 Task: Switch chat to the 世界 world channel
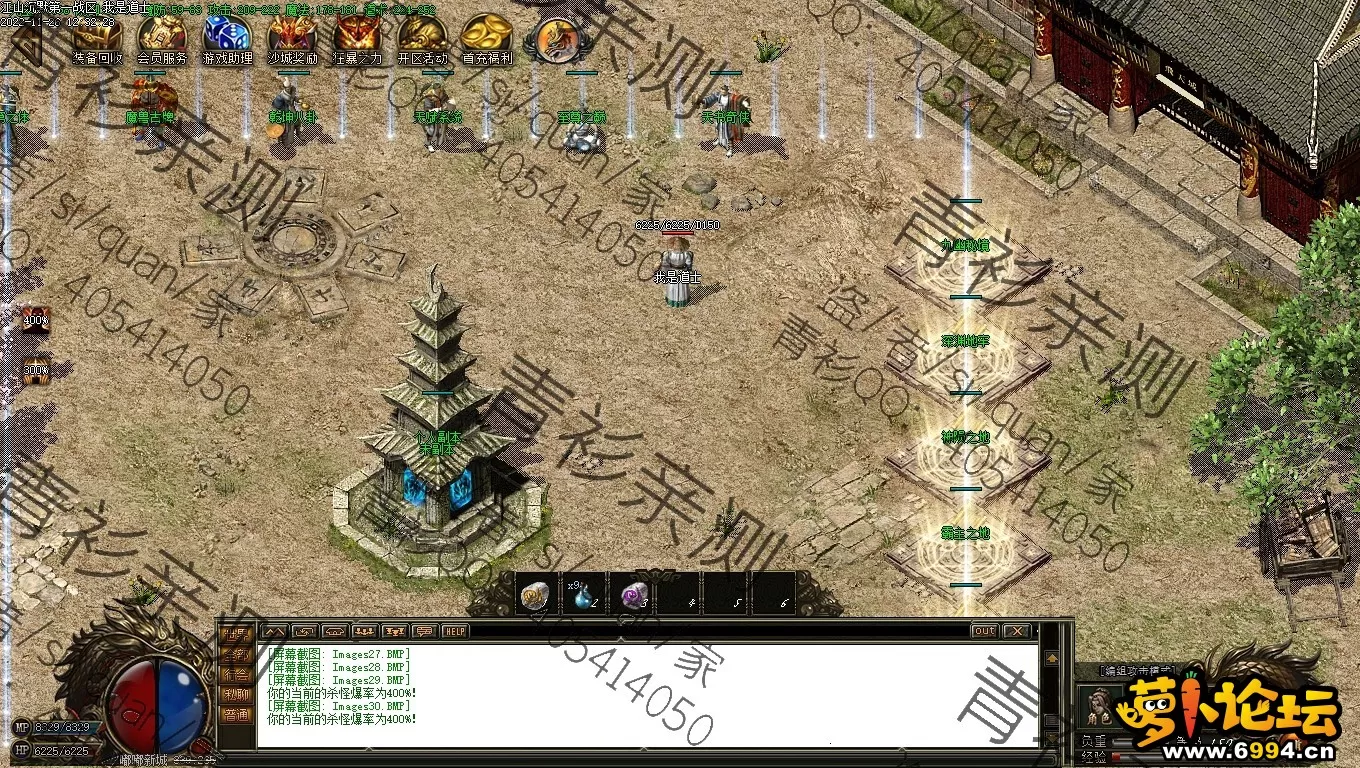[237, 634]
